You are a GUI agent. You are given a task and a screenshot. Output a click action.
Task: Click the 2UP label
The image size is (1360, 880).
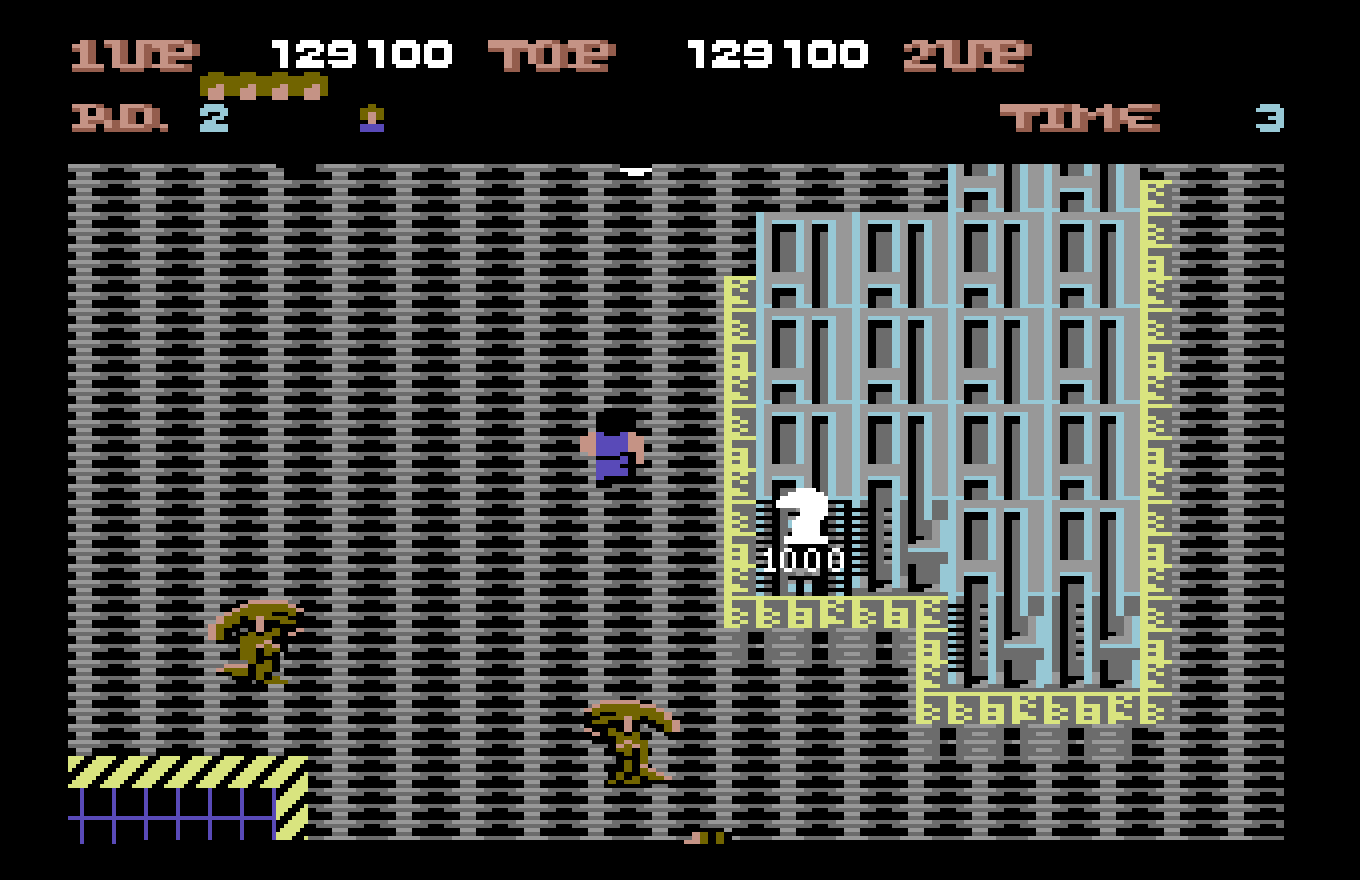point(968,55)
